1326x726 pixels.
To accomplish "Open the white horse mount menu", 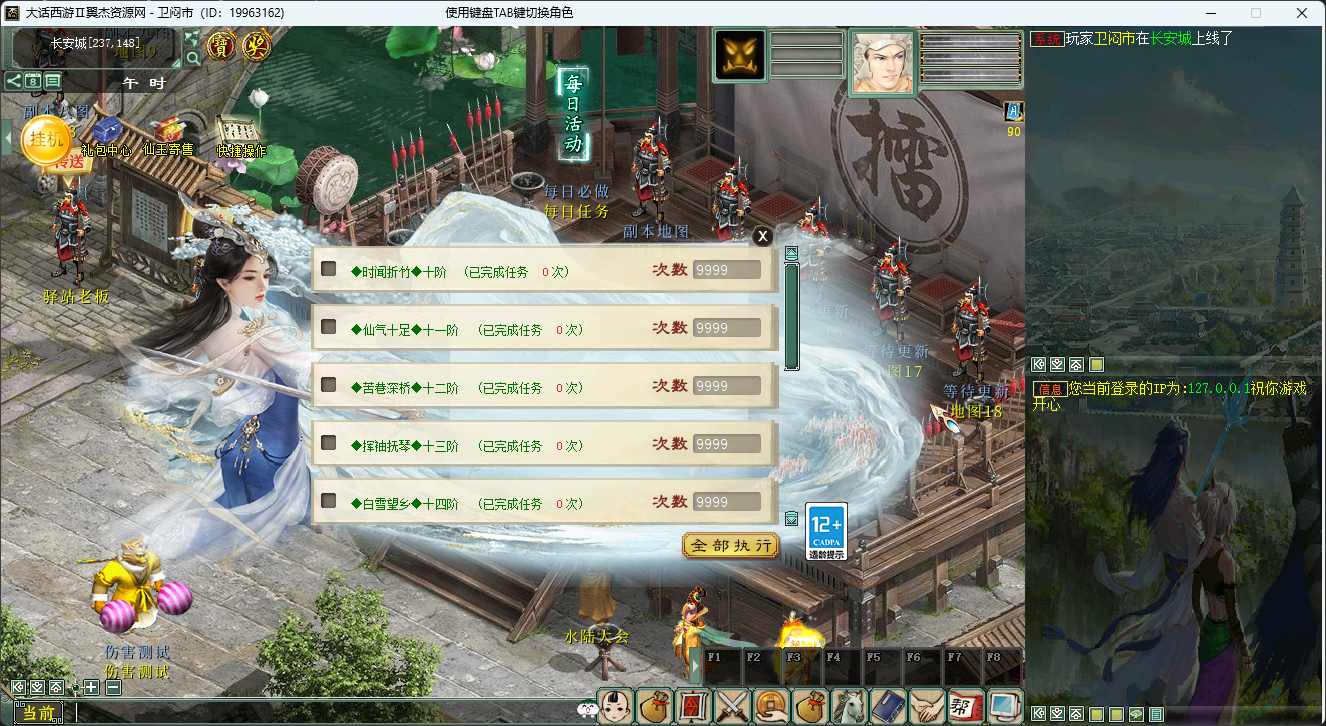I will point(849,705).
